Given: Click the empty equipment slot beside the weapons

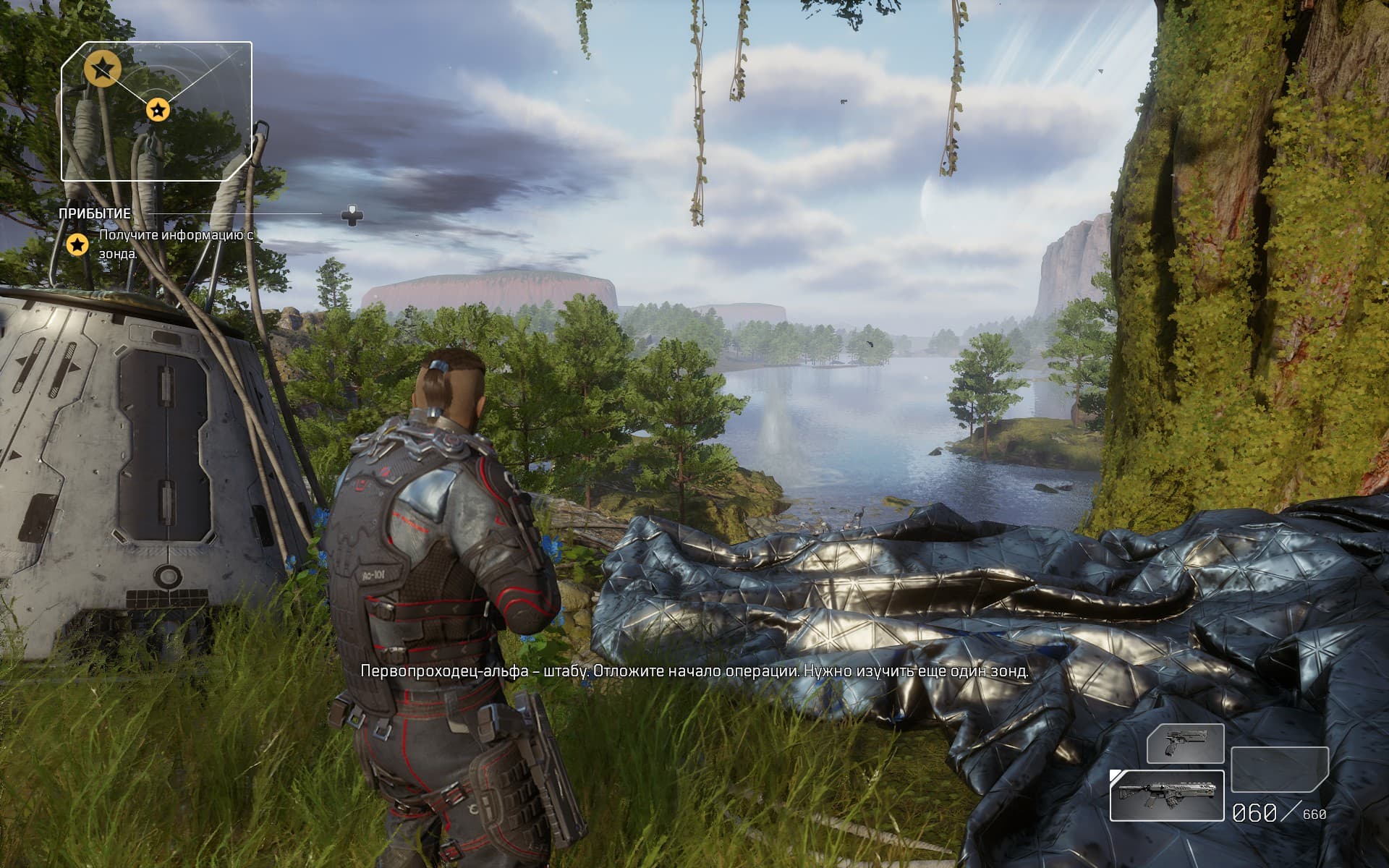Looking at the screenshot, I should tap(1279, 770).
